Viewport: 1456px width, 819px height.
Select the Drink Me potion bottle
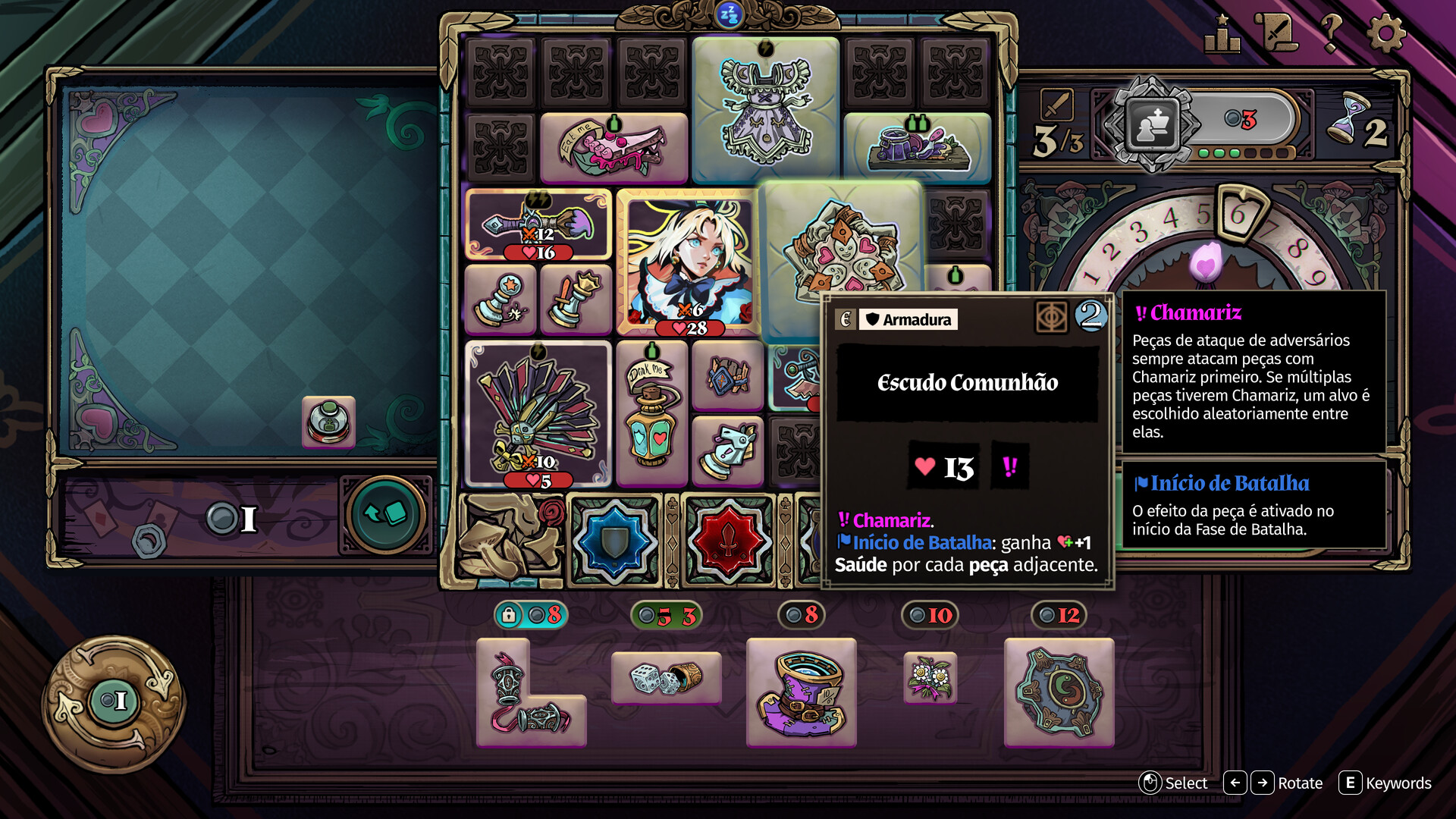[651, 413]
